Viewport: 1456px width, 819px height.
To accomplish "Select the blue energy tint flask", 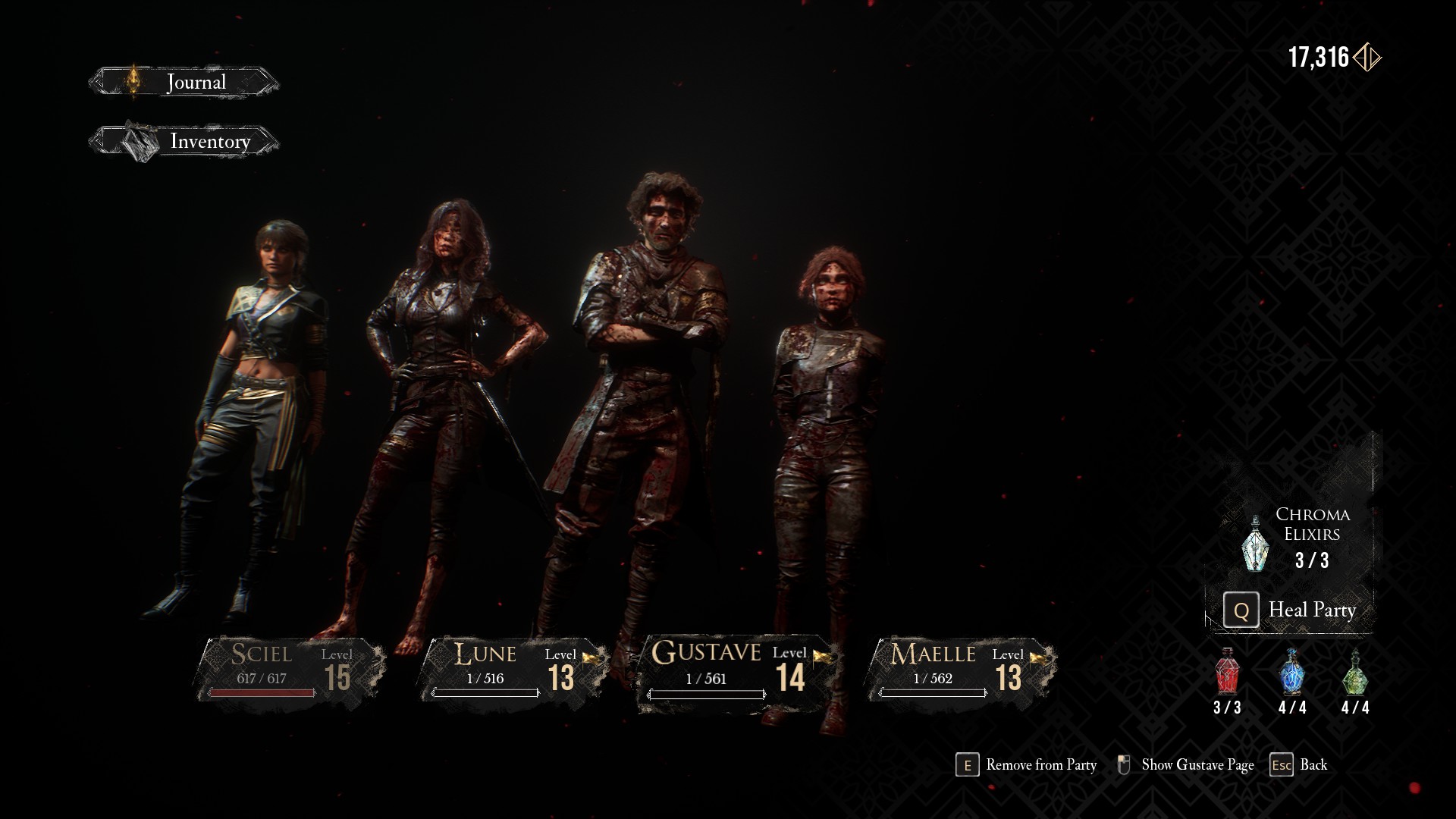I will 1292,673.
